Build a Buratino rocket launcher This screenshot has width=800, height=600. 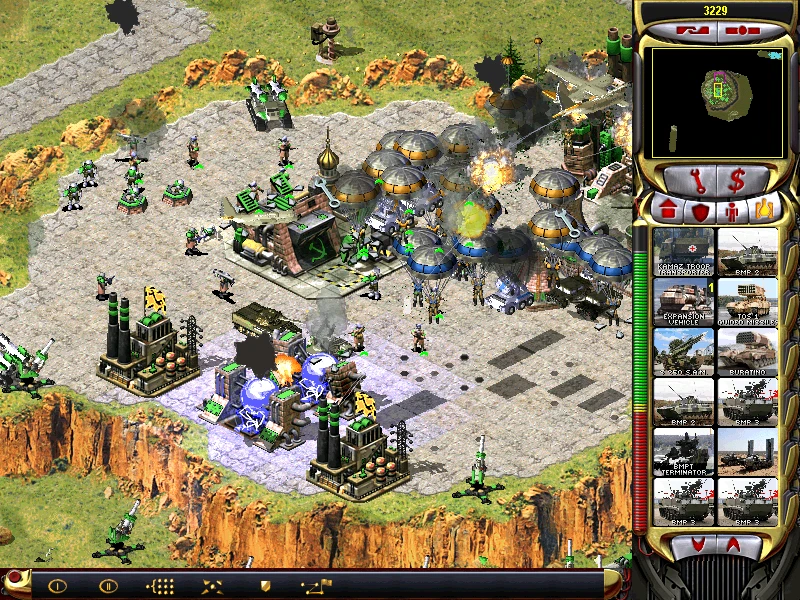point(748,352)
